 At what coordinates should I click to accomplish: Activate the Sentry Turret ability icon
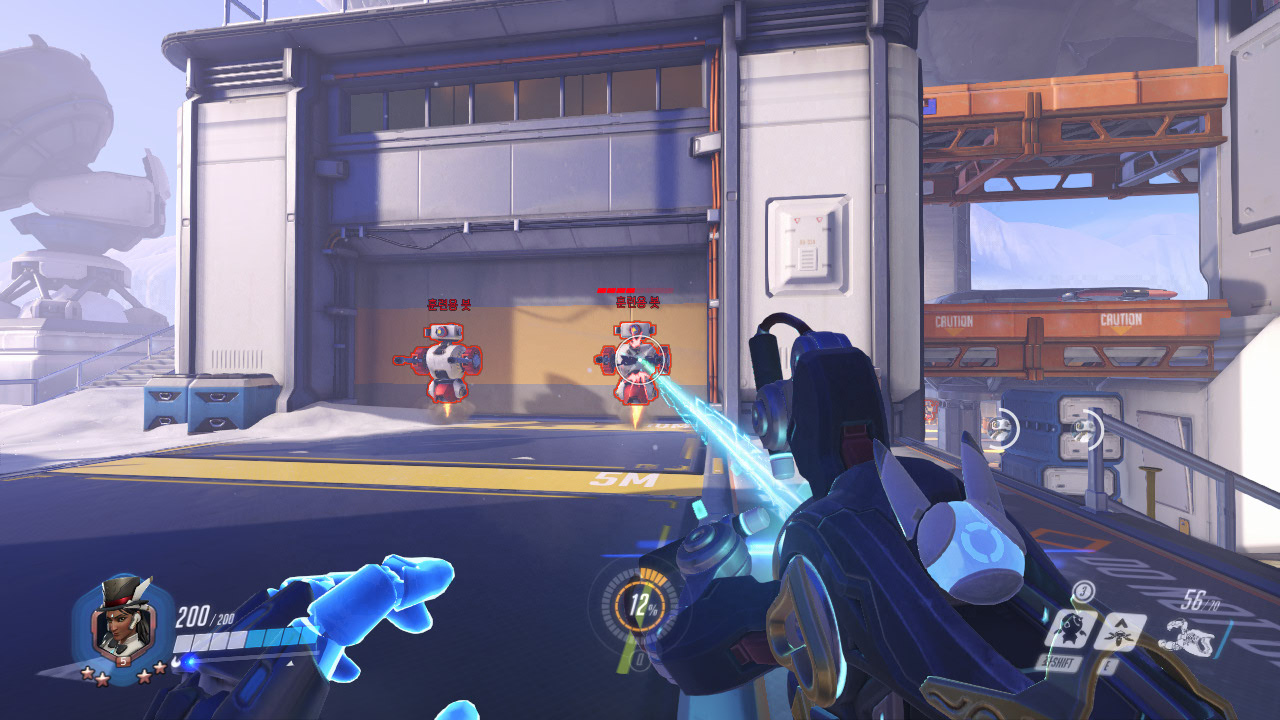(1069, 630)
